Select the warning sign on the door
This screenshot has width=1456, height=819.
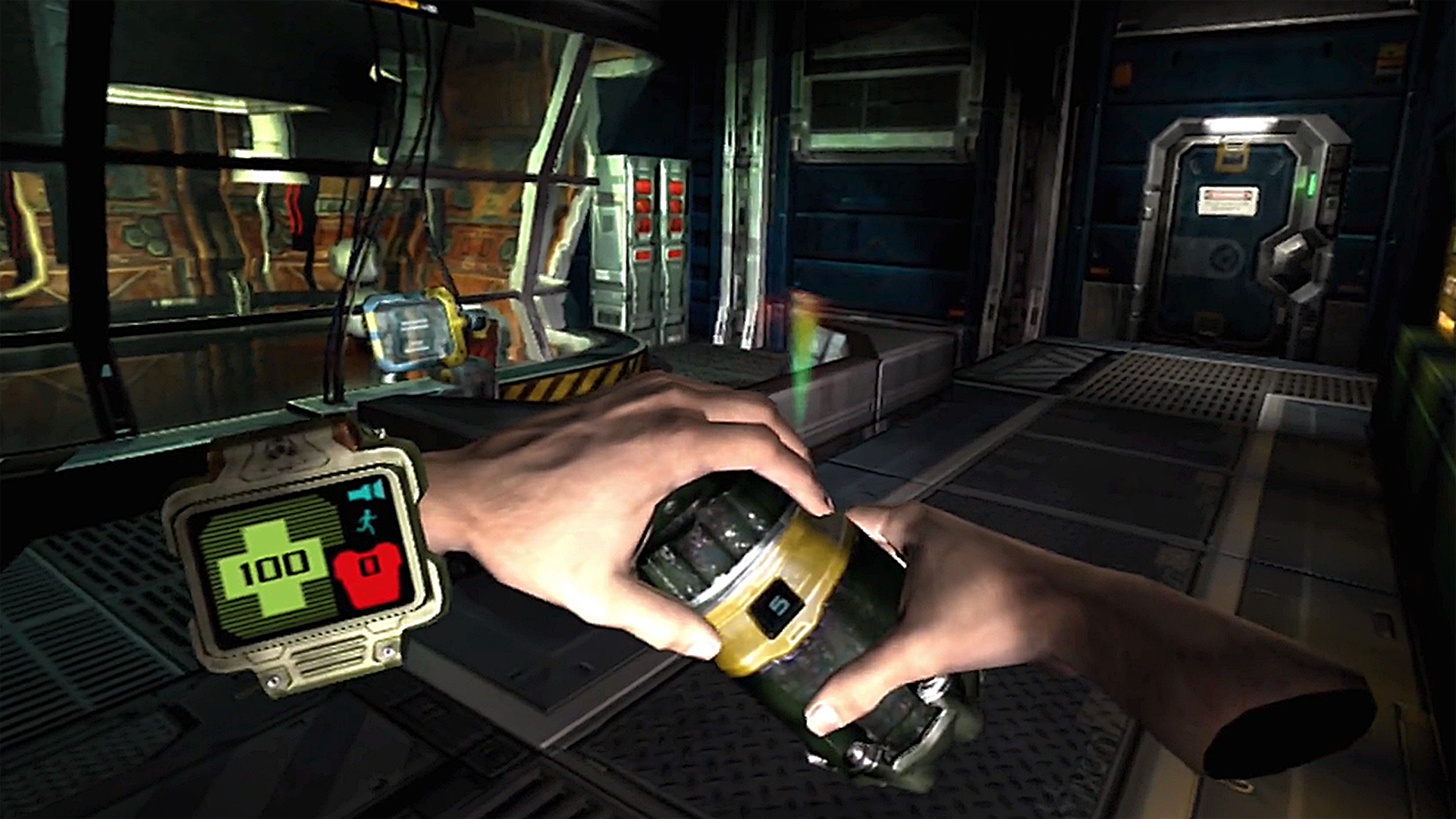point(1226,201)
